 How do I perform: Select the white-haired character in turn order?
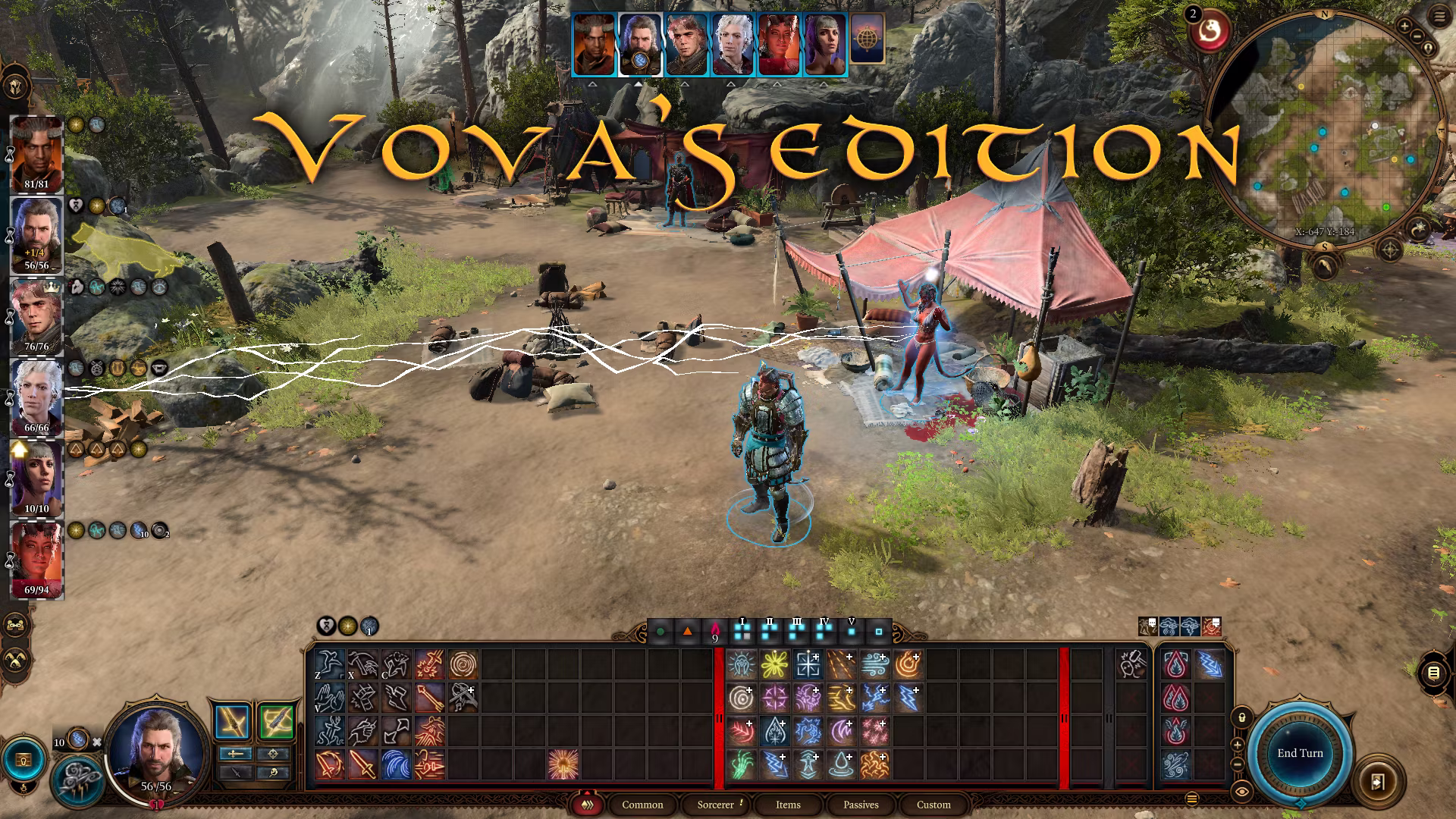[733, 45]
